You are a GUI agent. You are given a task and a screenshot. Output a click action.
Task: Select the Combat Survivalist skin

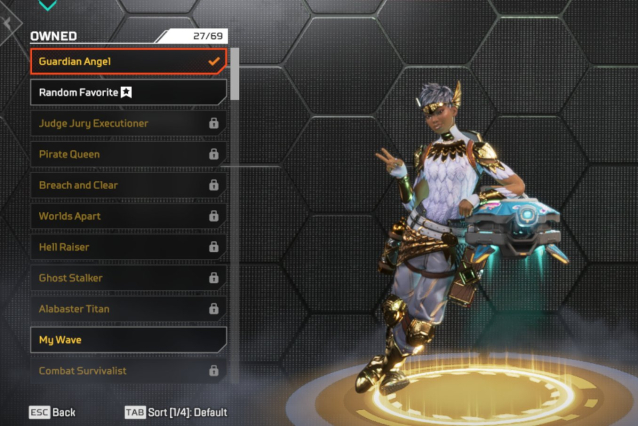click(128, 371)
